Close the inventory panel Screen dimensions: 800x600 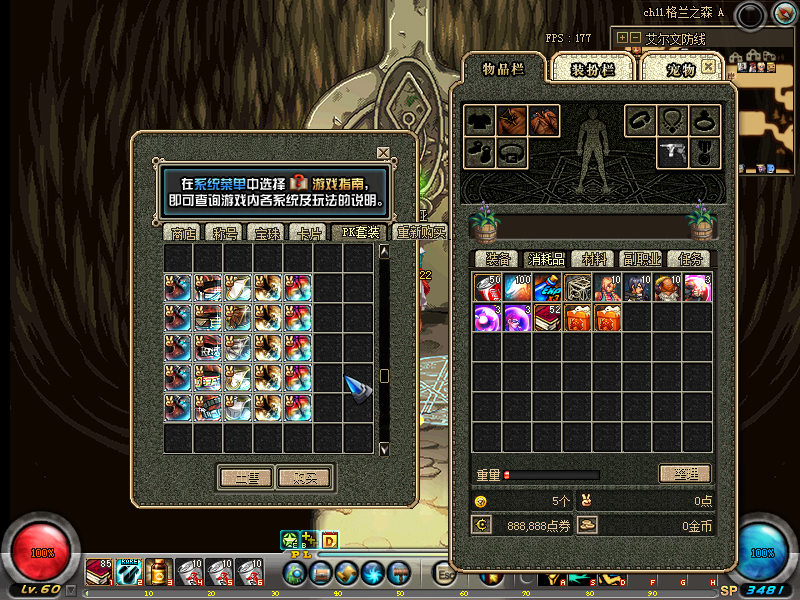(708, 66)
